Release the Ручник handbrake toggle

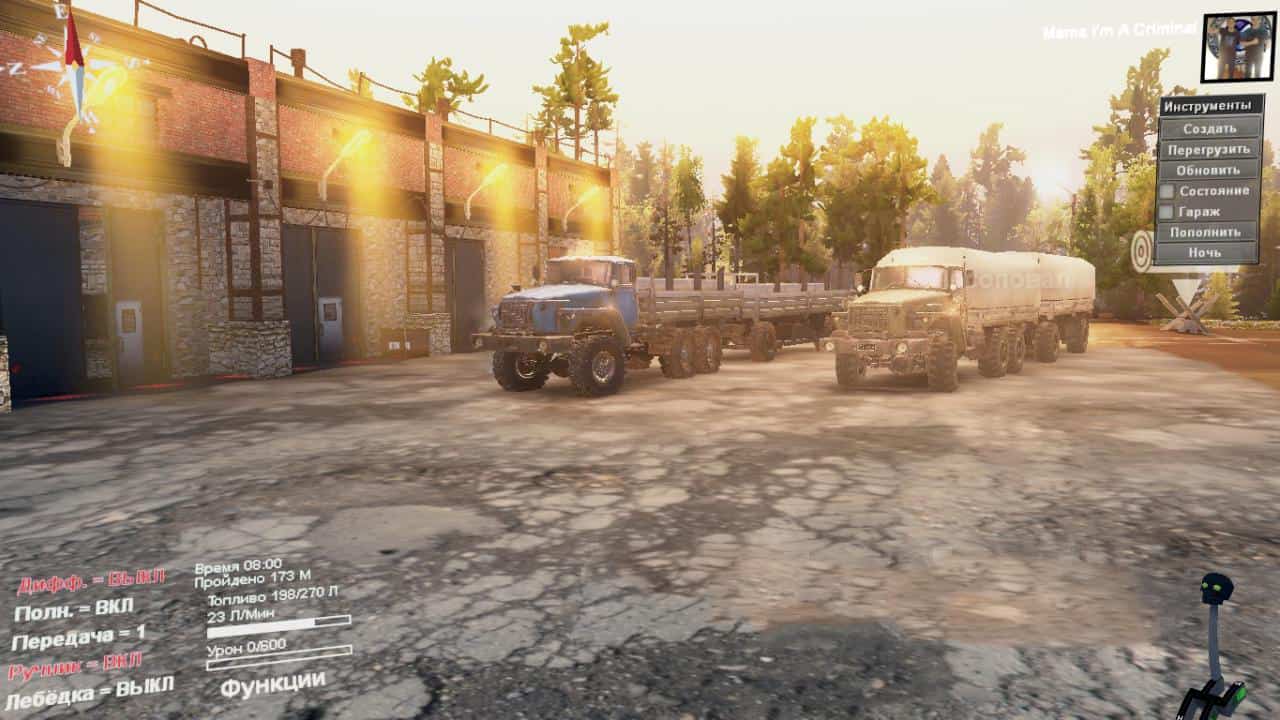(x=75, y=665)
